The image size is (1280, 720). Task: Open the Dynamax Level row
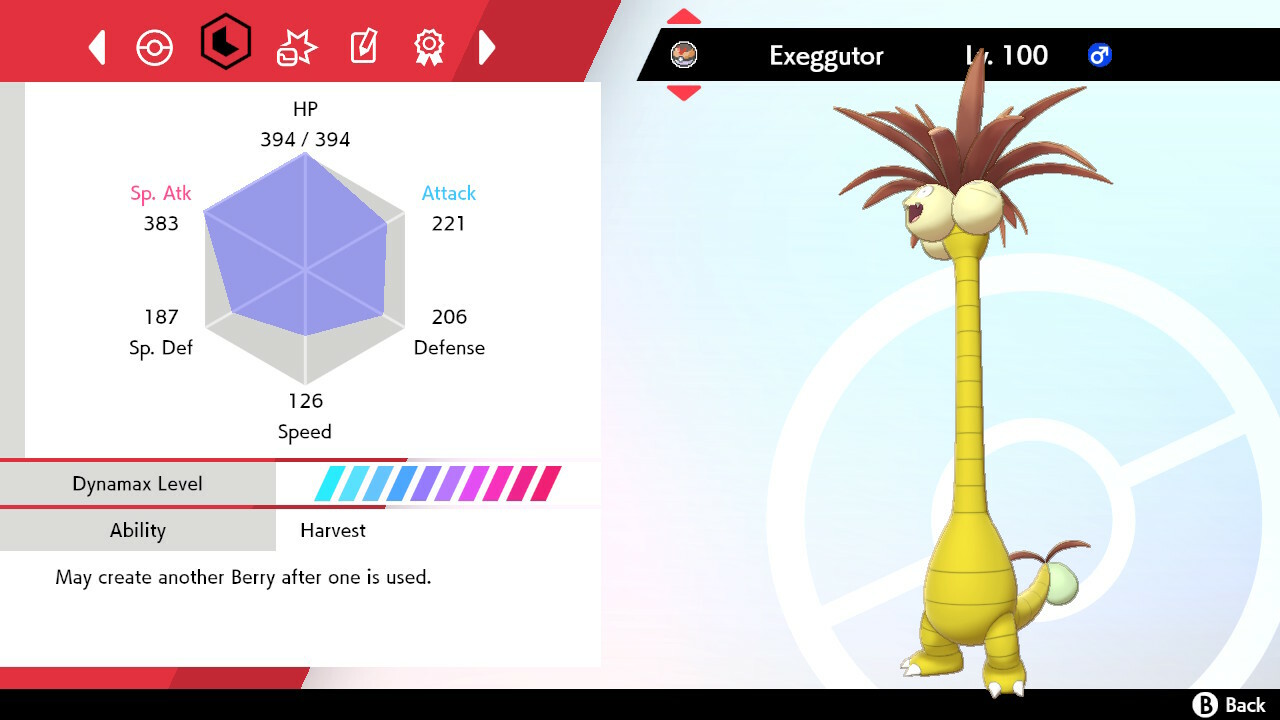(138, 483)
